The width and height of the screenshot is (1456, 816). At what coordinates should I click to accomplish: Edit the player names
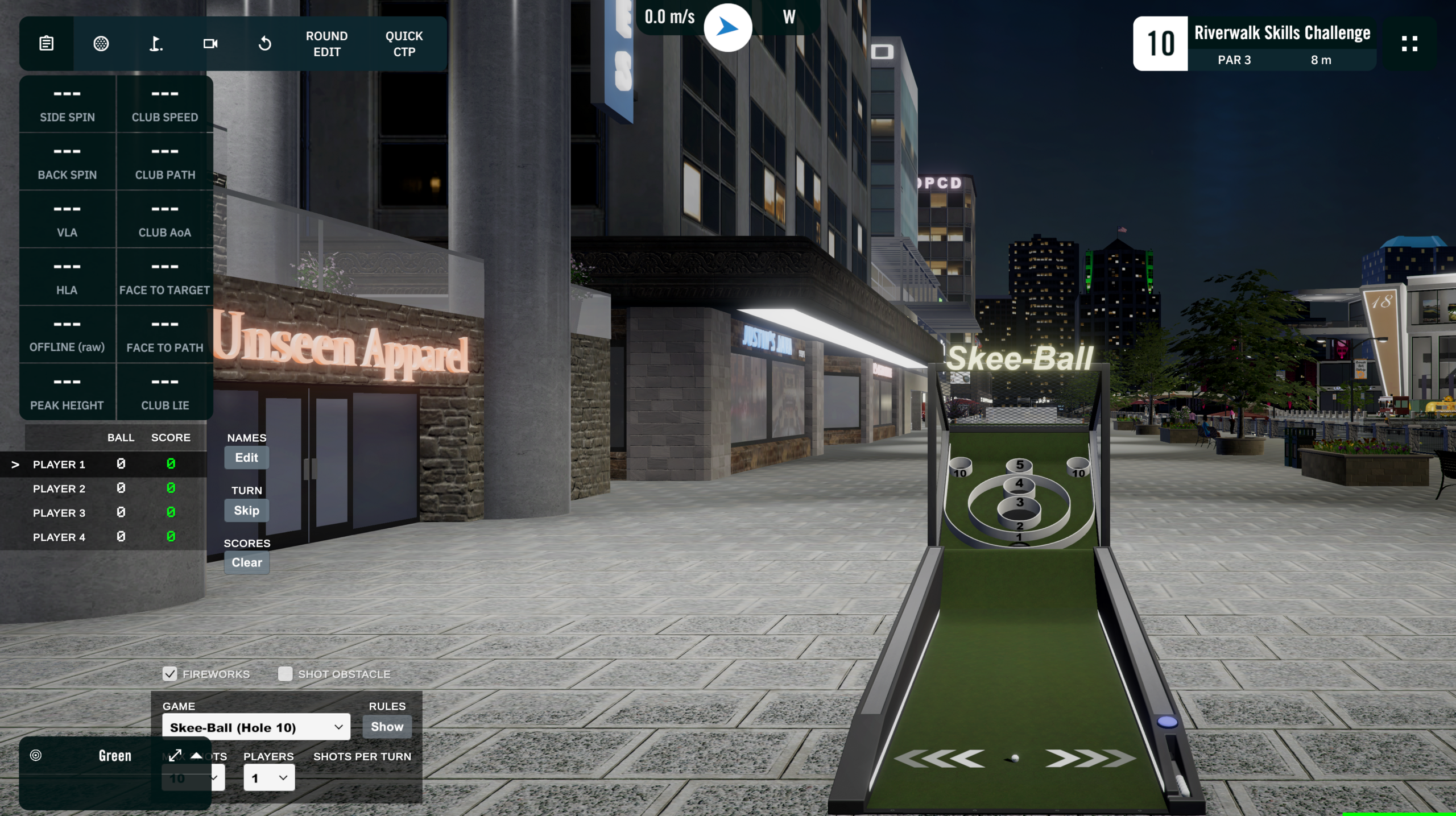click(x=246, y=458)
